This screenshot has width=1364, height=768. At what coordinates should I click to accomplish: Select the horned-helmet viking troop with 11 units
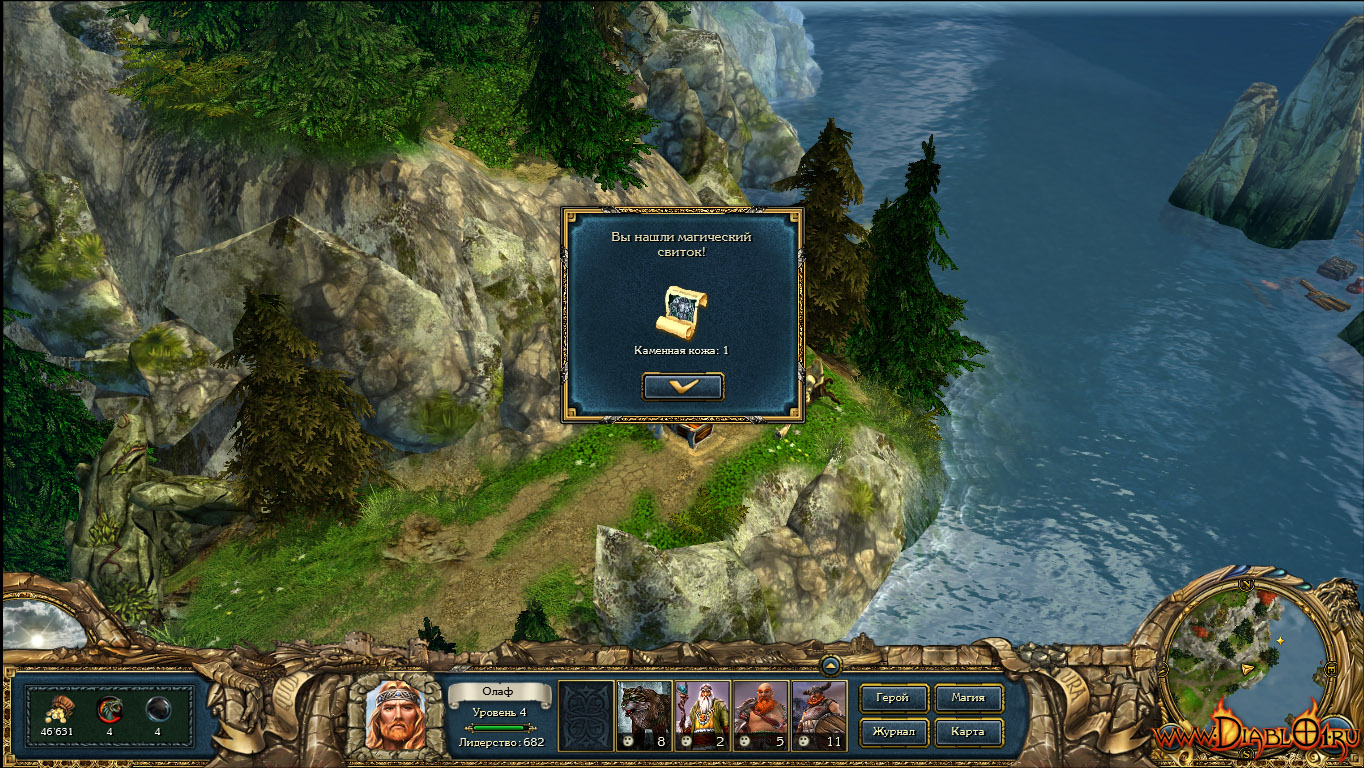(819, 715)
